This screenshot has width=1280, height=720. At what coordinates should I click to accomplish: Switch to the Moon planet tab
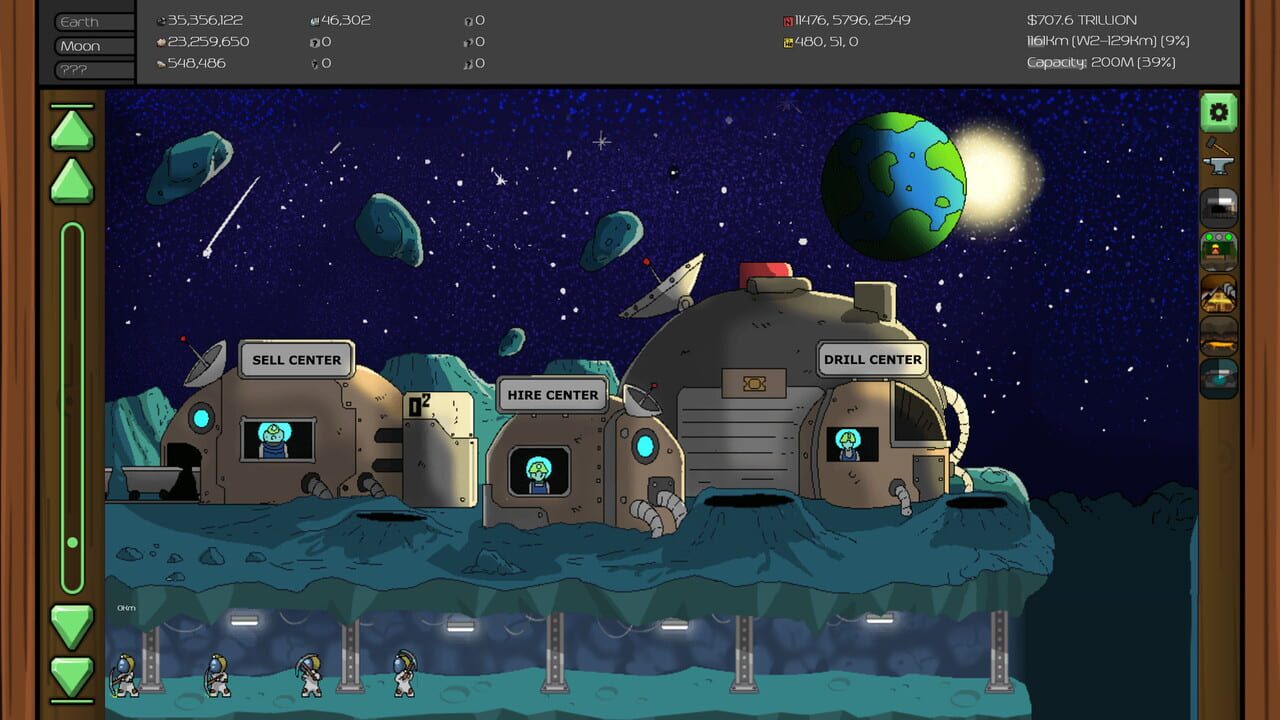(90, 45)
